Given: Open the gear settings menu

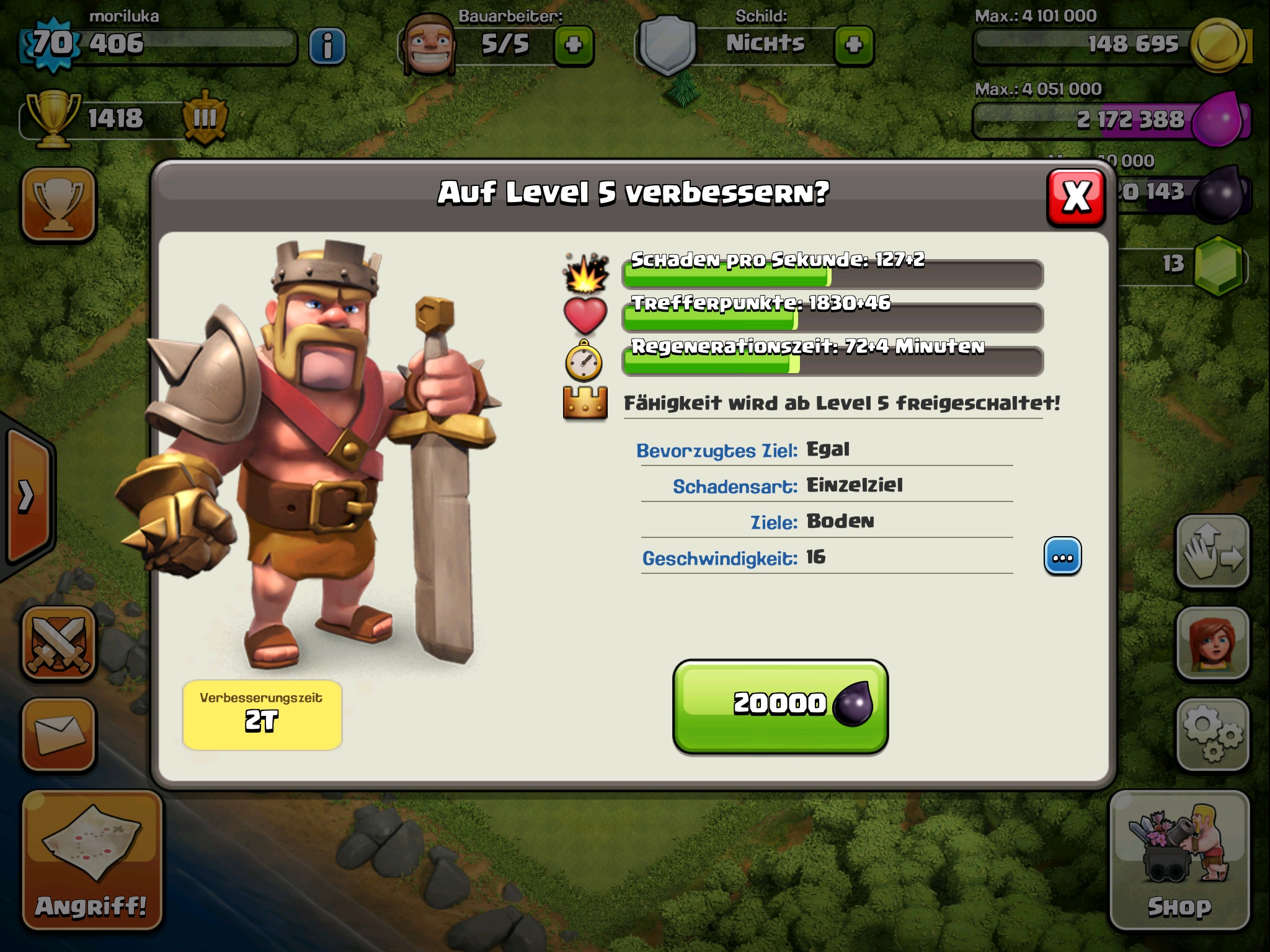Looking at the screenshot, I should (1212, 734).
